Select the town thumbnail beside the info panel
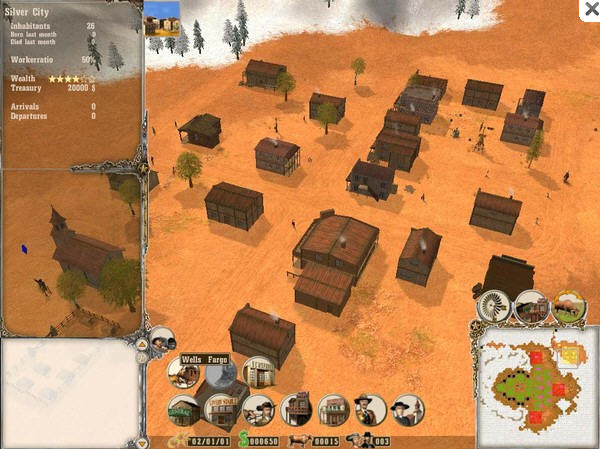Screen dimensions: 600x449 [x=162, y=18]
